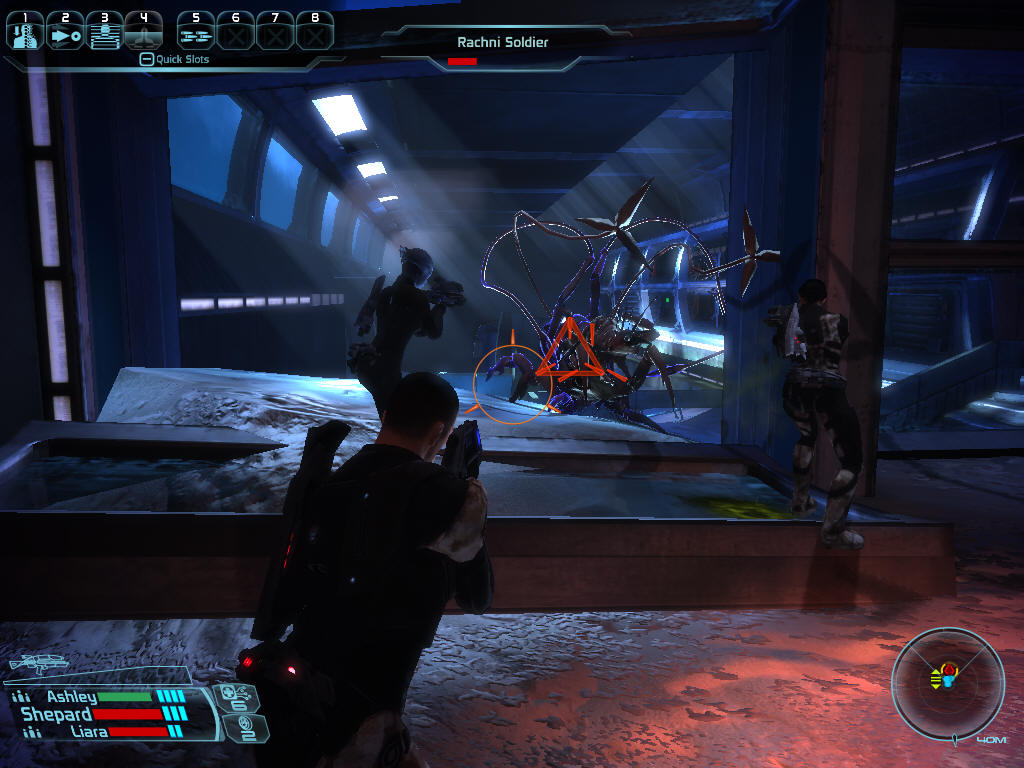Select Ashley's squad status row
The image size is (1024, 768).
[100, 697]
